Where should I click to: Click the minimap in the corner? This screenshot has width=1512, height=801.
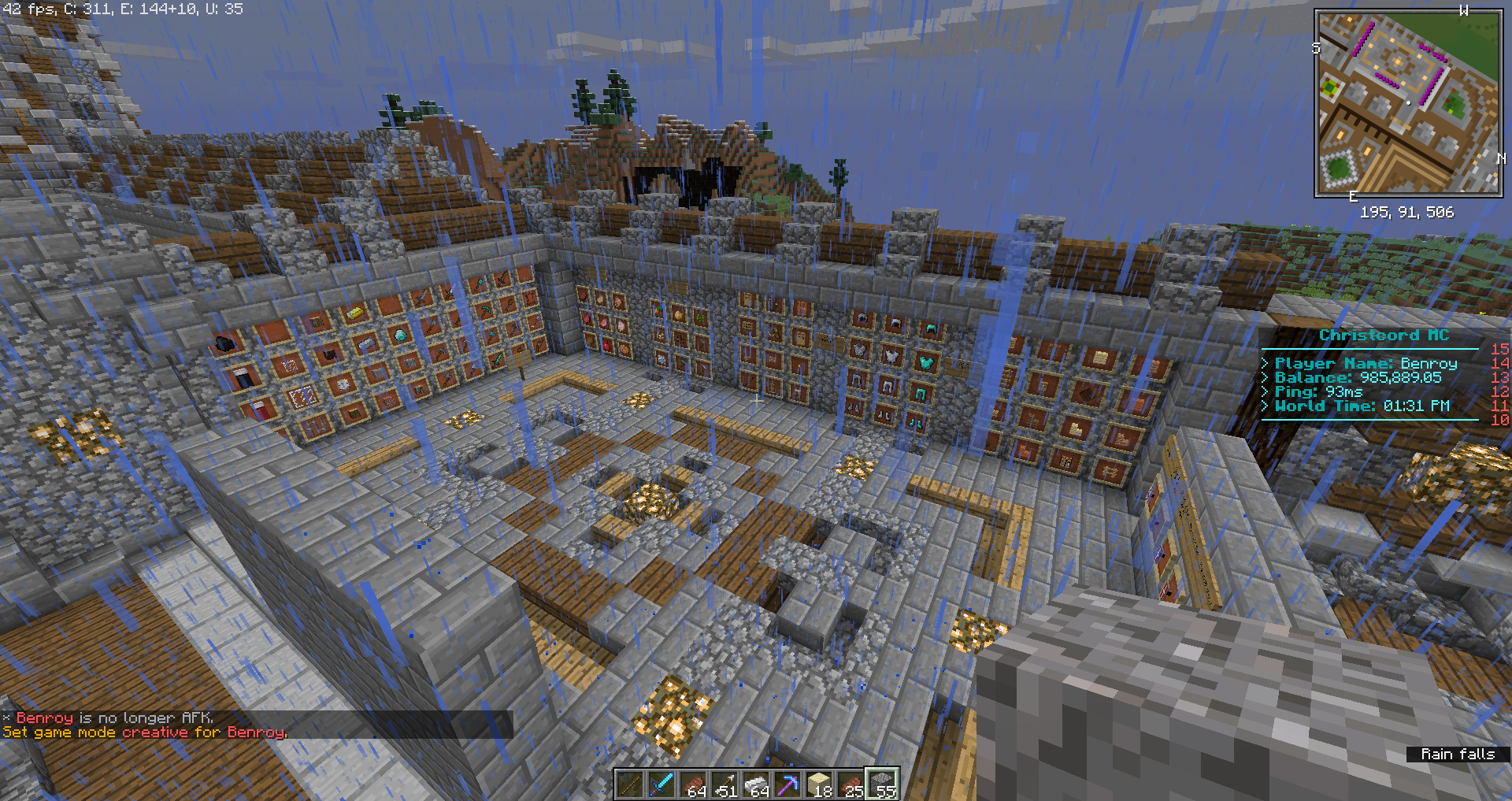(1408, 103)
